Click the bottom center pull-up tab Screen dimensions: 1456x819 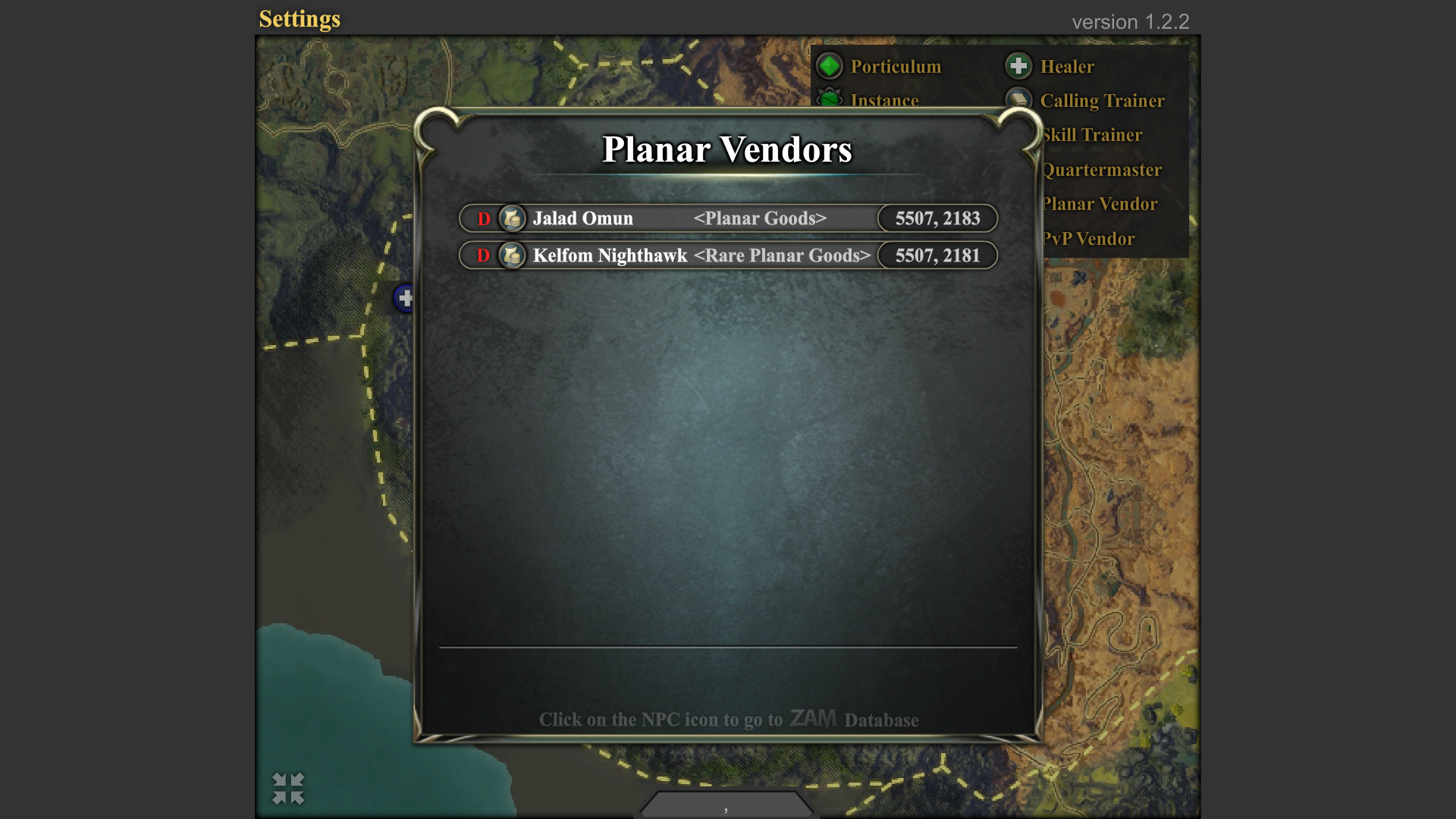click(x=726, y=805)
